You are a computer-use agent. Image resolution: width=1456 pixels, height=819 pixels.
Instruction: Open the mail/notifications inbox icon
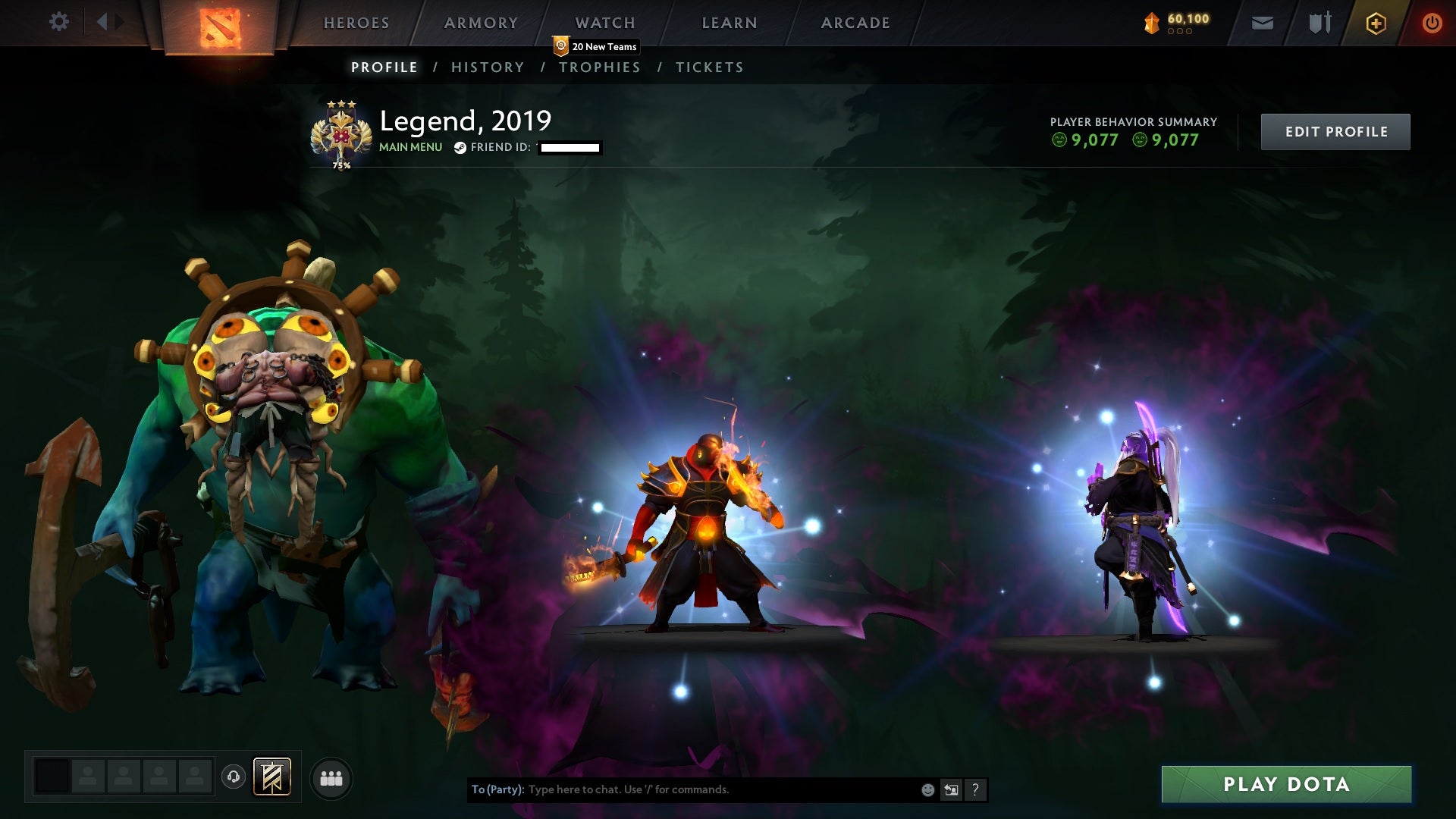(x=1262, y=23)
